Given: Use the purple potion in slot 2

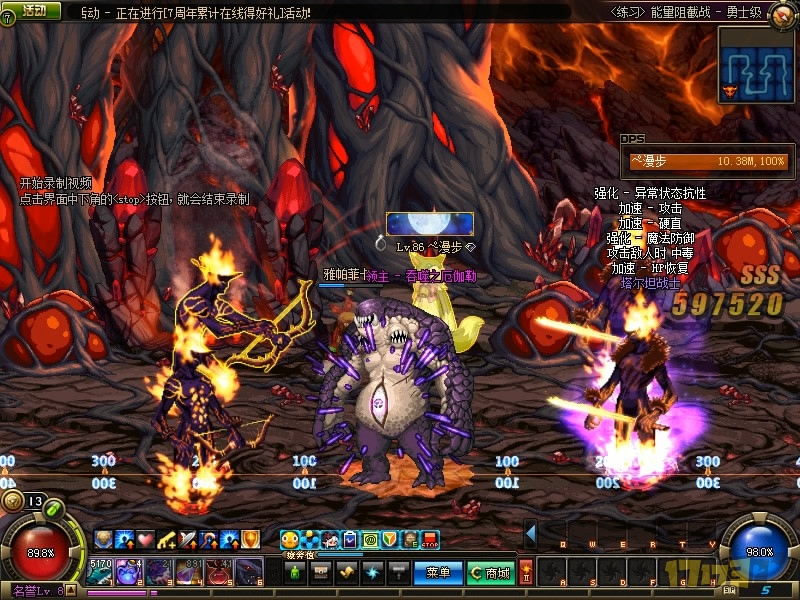Looking at the screenshot, I should click(x=130, y=572).
